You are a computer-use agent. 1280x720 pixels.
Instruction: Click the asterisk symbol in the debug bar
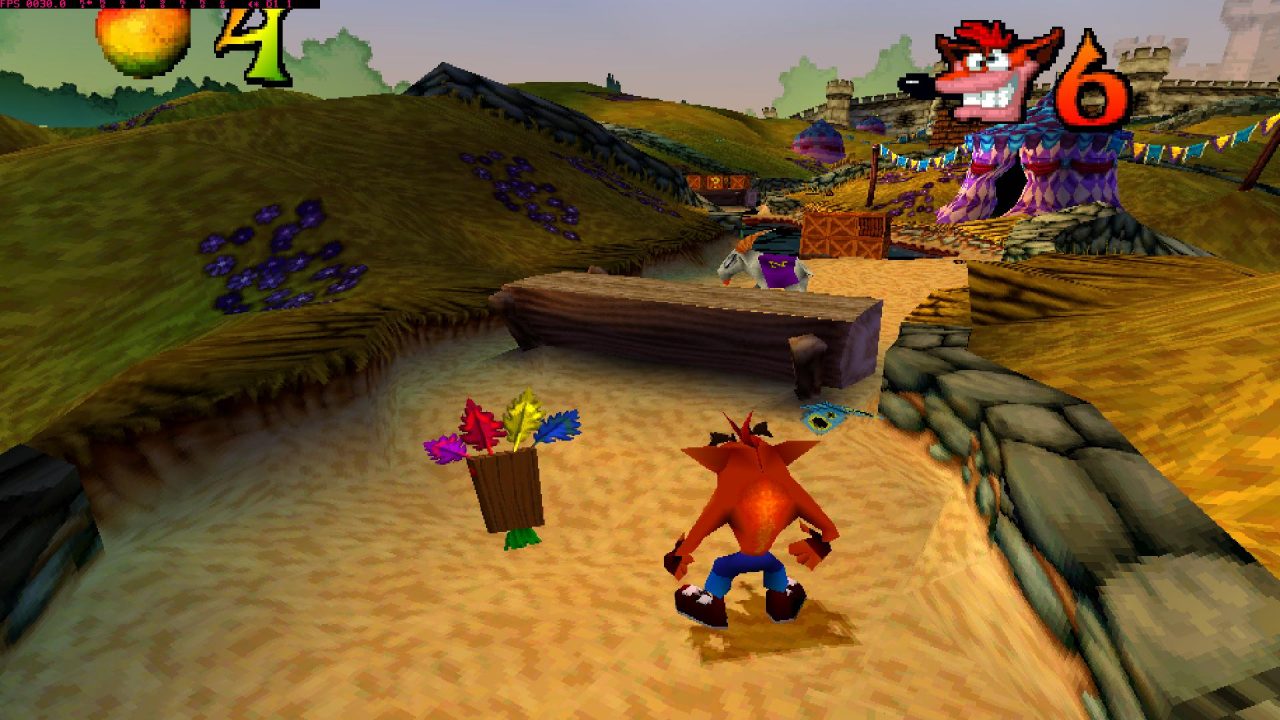click(x=256, y=4)
